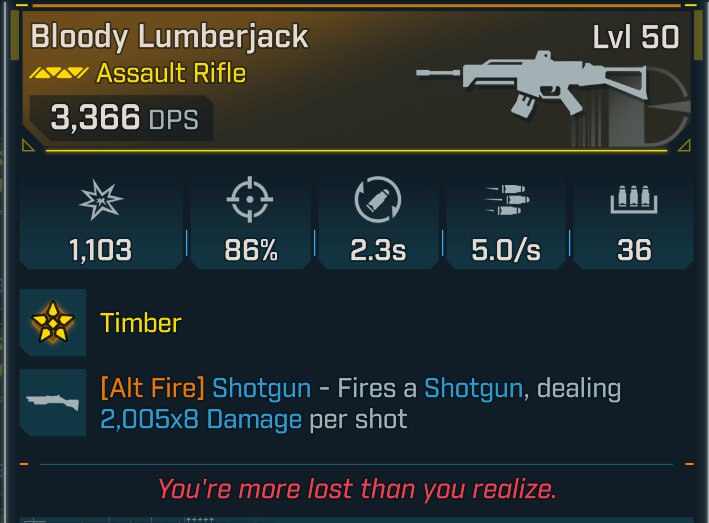Select the Timber star perk icon
The width and height of the screenshot is (709, 523).
click(x=52, y=322)
